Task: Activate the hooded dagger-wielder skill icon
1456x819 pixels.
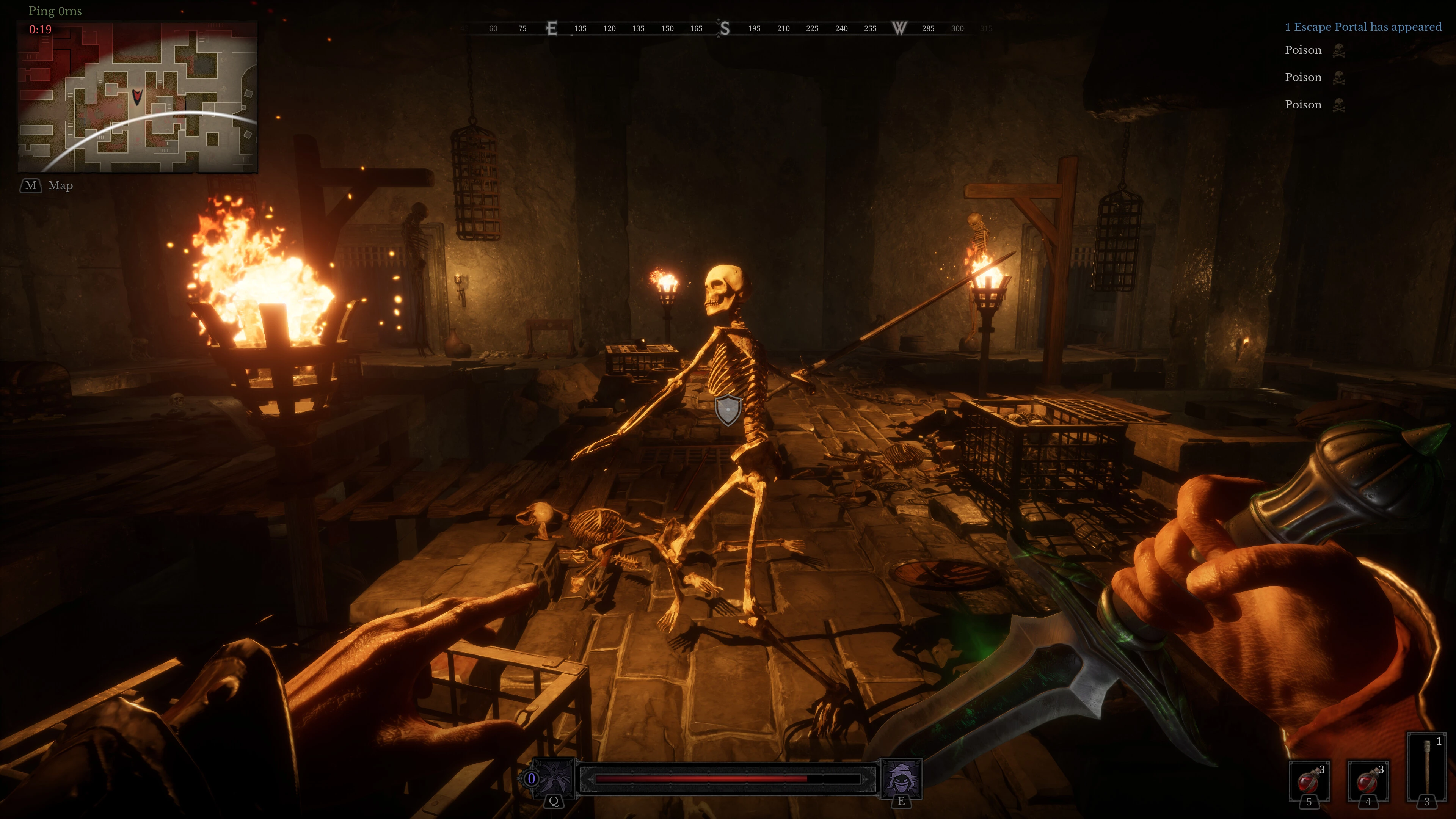Action: [x=554, y=778]
